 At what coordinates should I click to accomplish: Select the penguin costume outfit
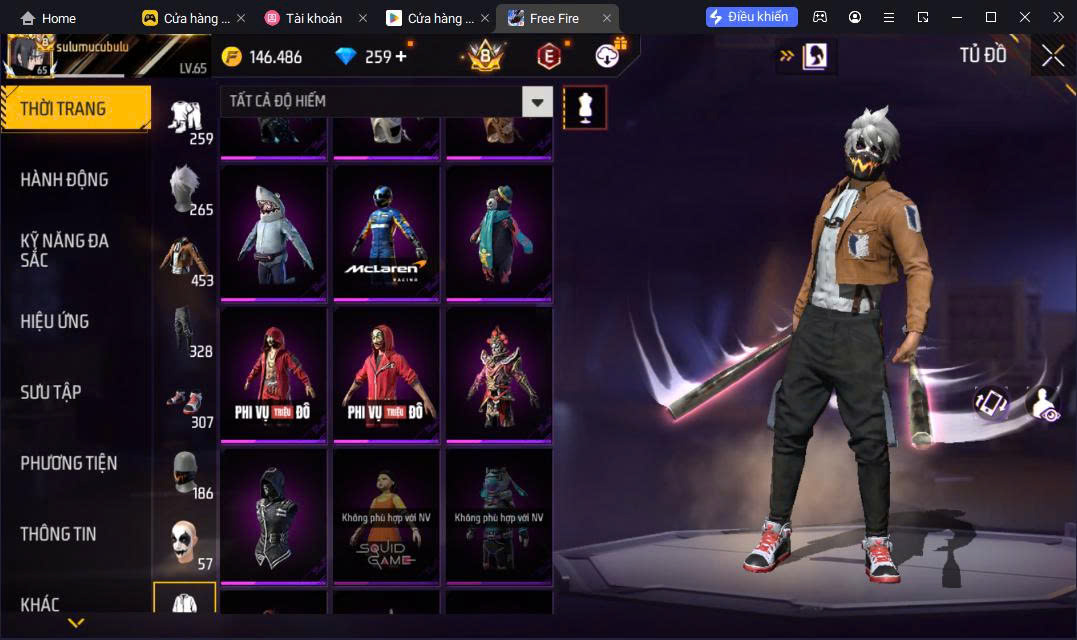point(499,232)
